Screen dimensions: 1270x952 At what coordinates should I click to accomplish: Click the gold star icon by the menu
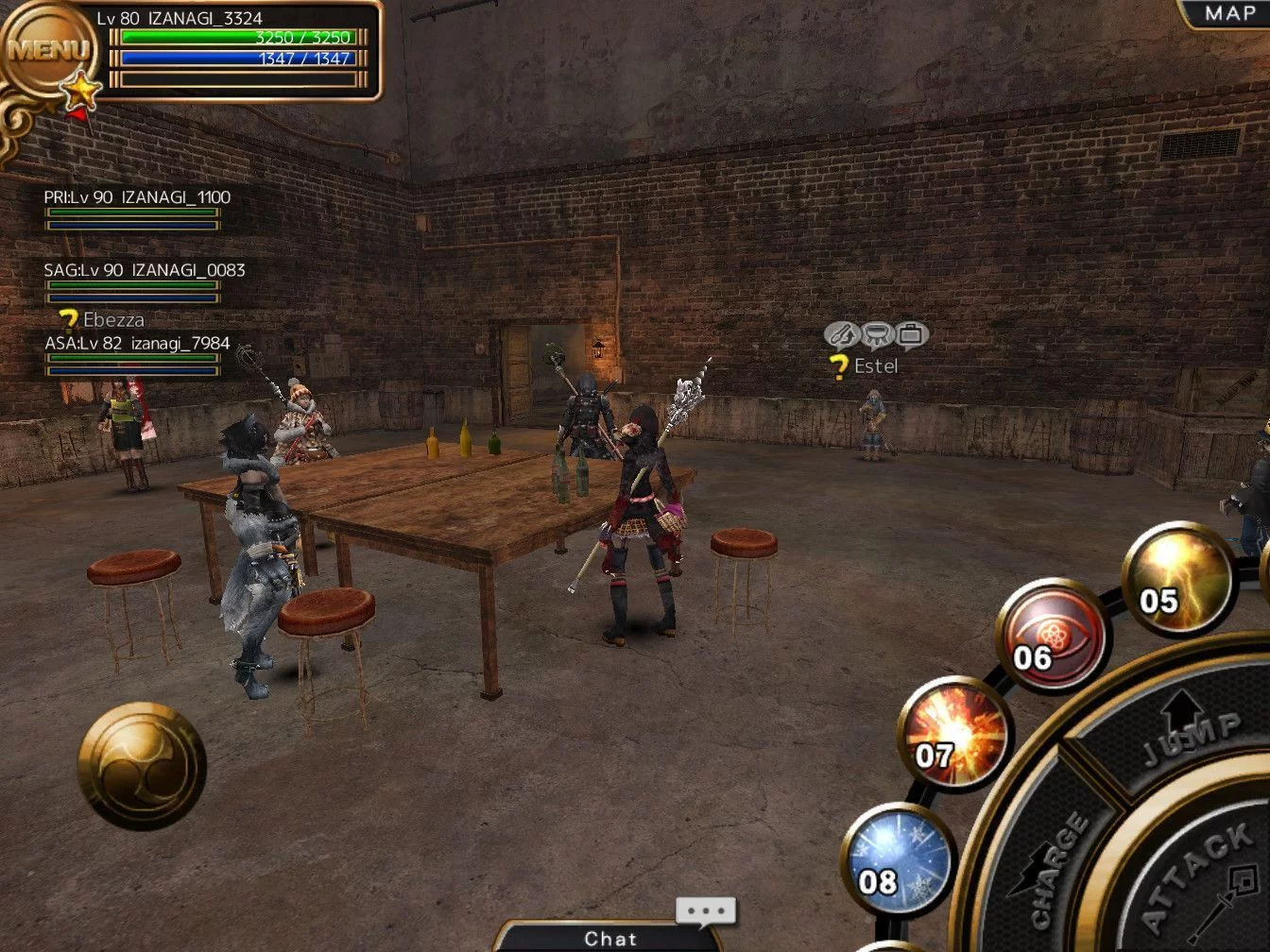click(x=81, y=91)
